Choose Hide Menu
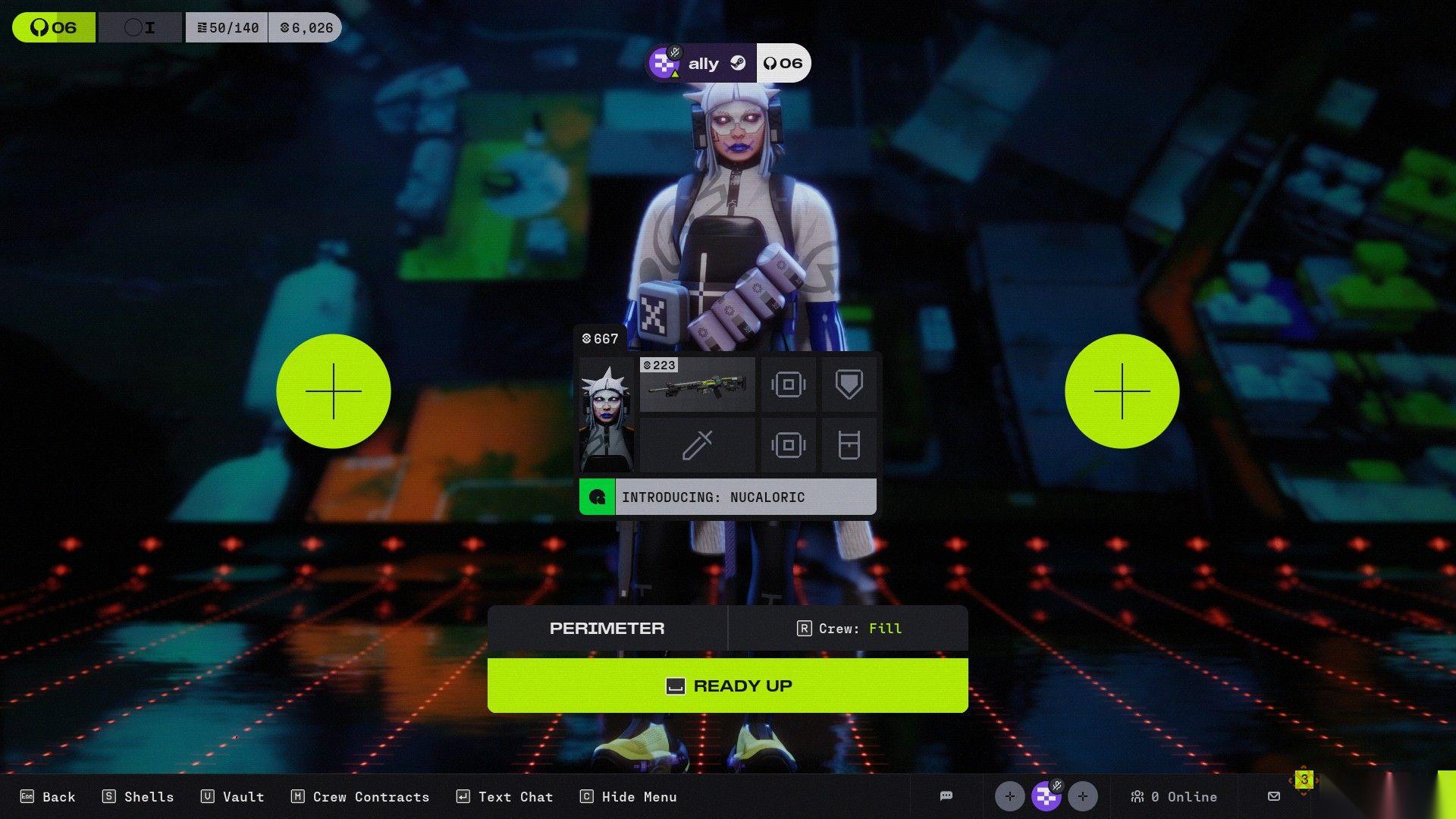 (629, 796)
